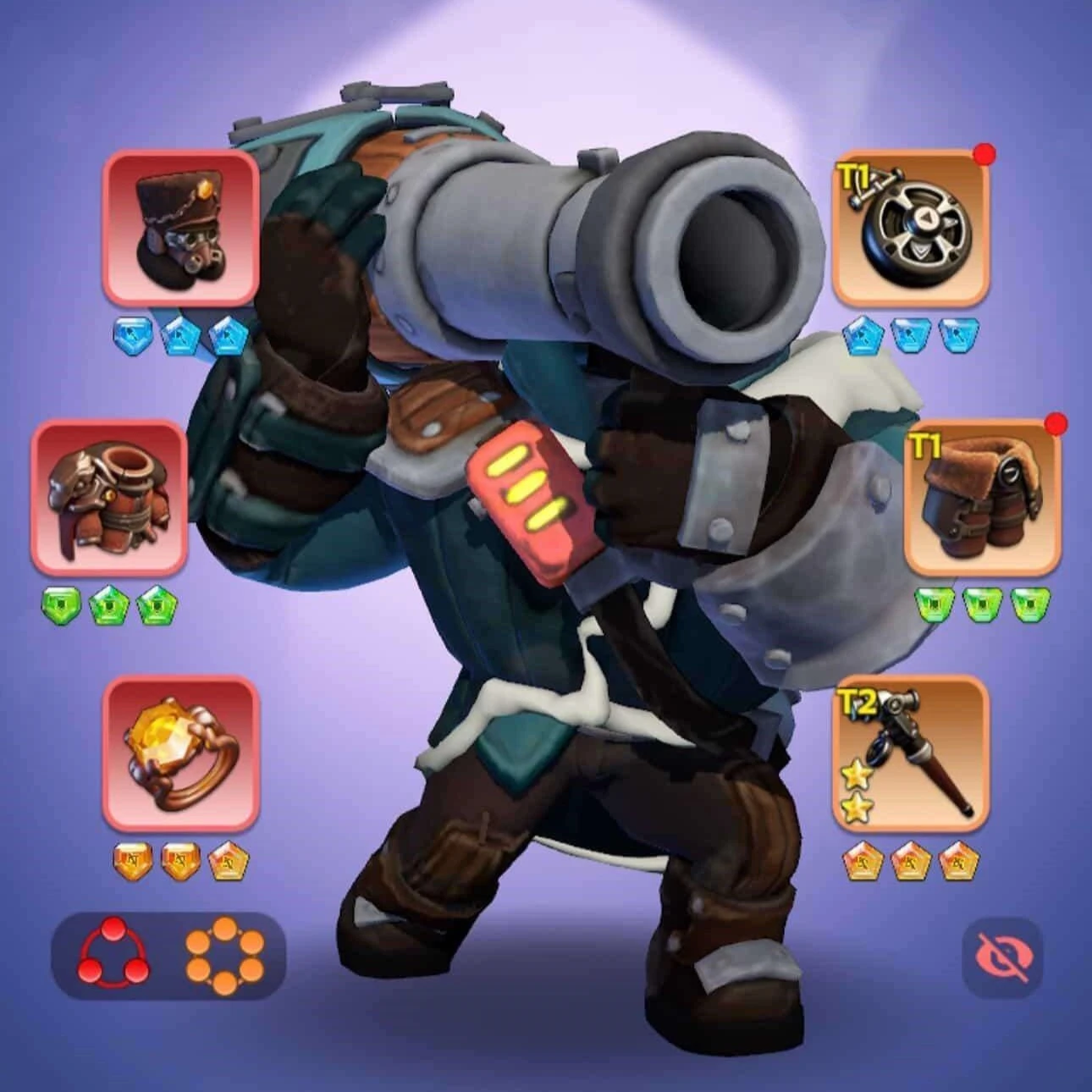1092x1092 pixels.
Task: Open the T1 wheel gadget slot
Action: 911,227
